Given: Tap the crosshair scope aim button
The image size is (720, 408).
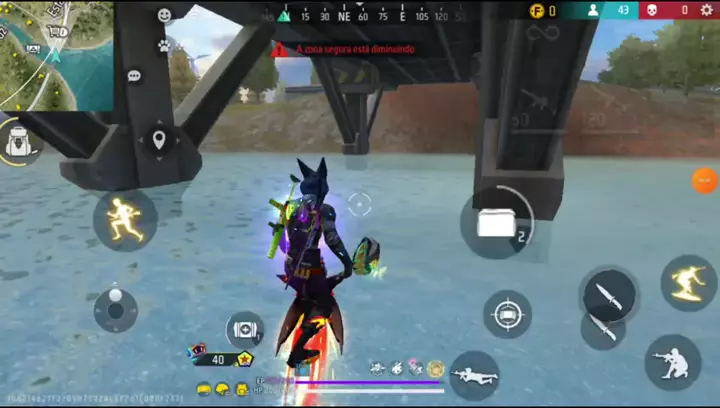Looking at the screenshot, I should tap(507, 315).
